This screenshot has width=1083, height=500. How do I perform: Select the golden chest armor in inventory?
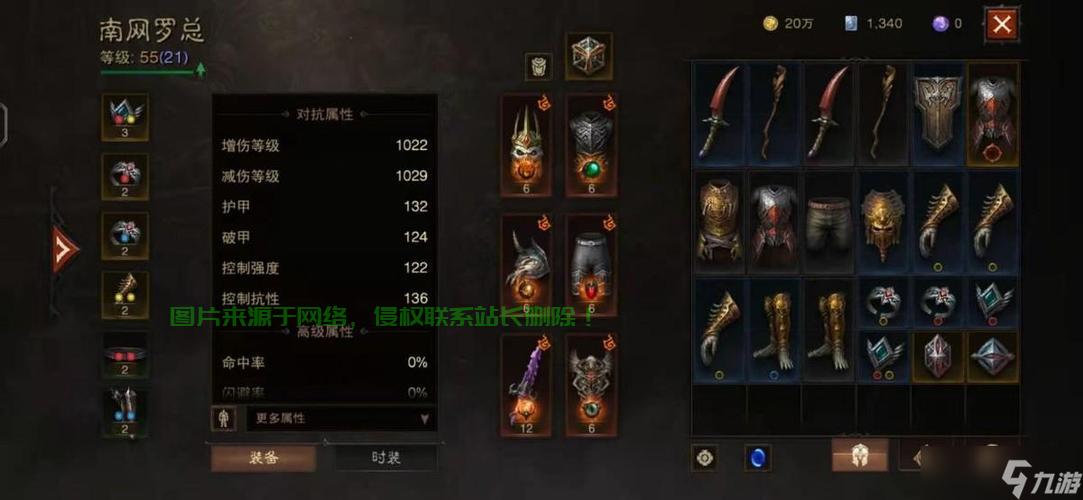(x=720, y=220)
